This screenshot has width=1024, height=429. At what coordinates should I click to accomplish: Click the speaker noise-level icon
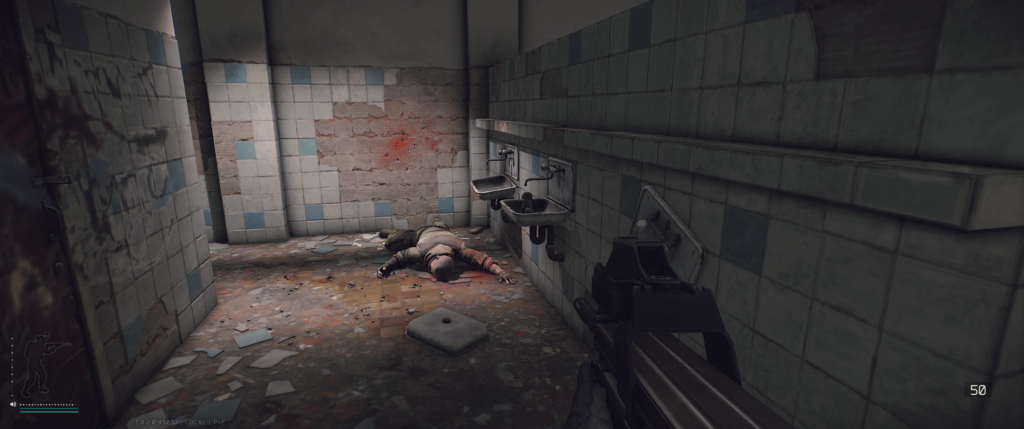[12, 405]
